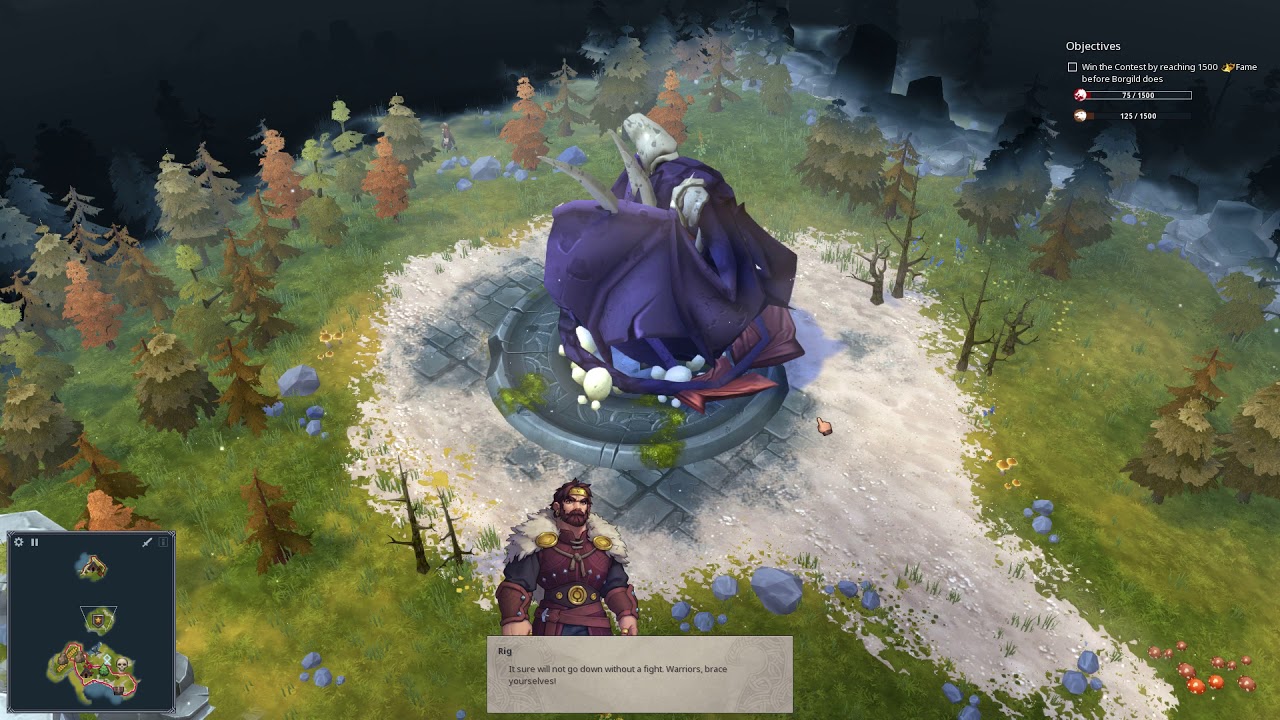Advance Rig's dialogue box

coord(639,674)
